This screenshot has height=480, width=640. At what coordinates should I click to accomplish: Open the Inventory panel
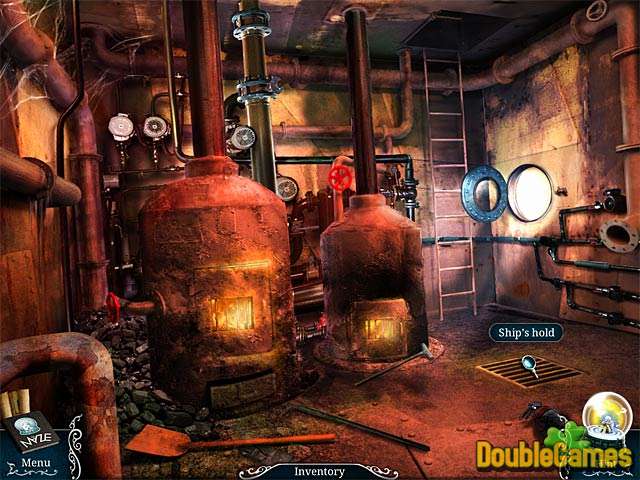pyautogui.click(x=319, y=471)
